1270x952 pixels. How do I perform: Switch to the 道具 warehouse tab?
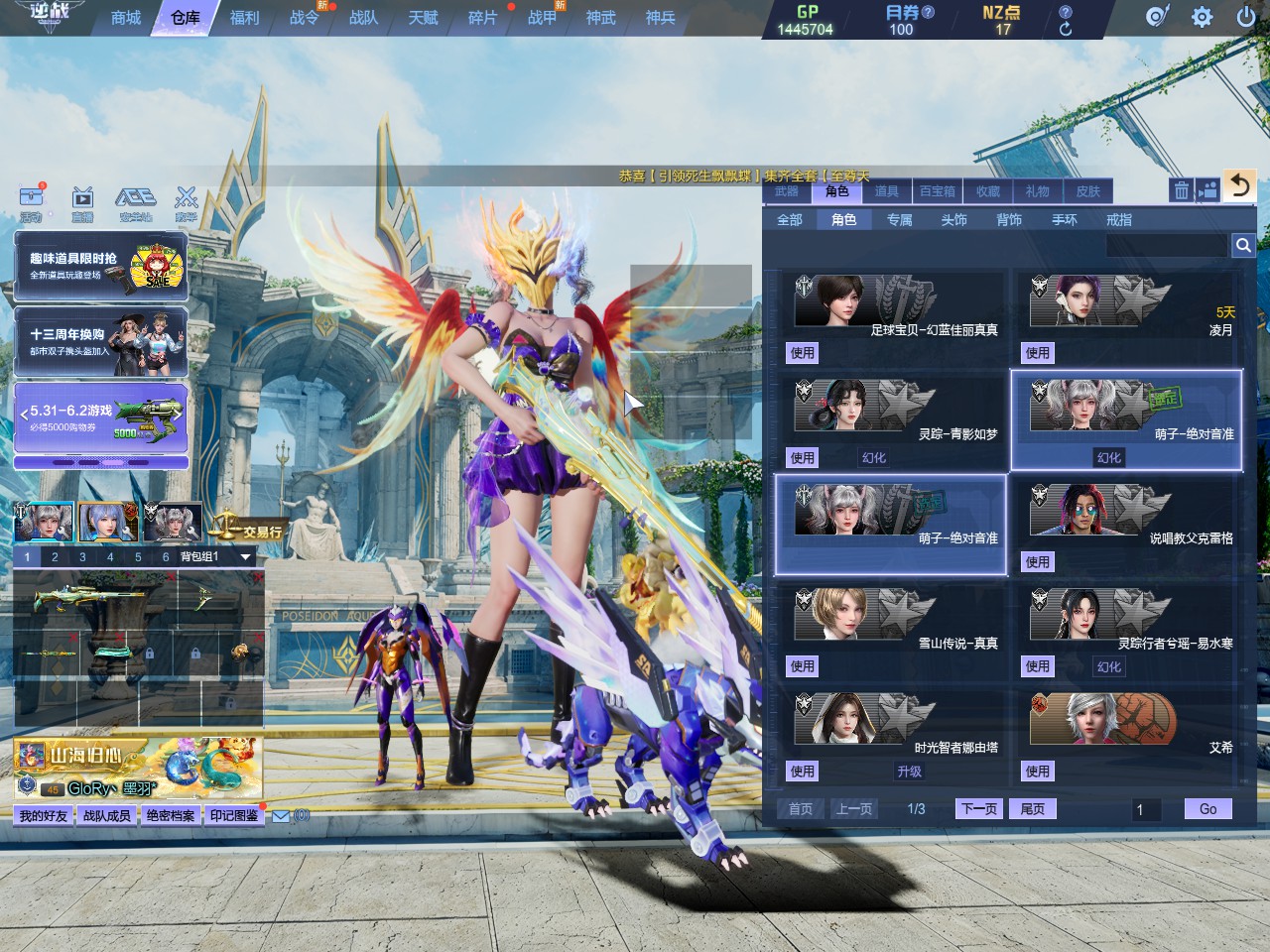coord(887,191)
